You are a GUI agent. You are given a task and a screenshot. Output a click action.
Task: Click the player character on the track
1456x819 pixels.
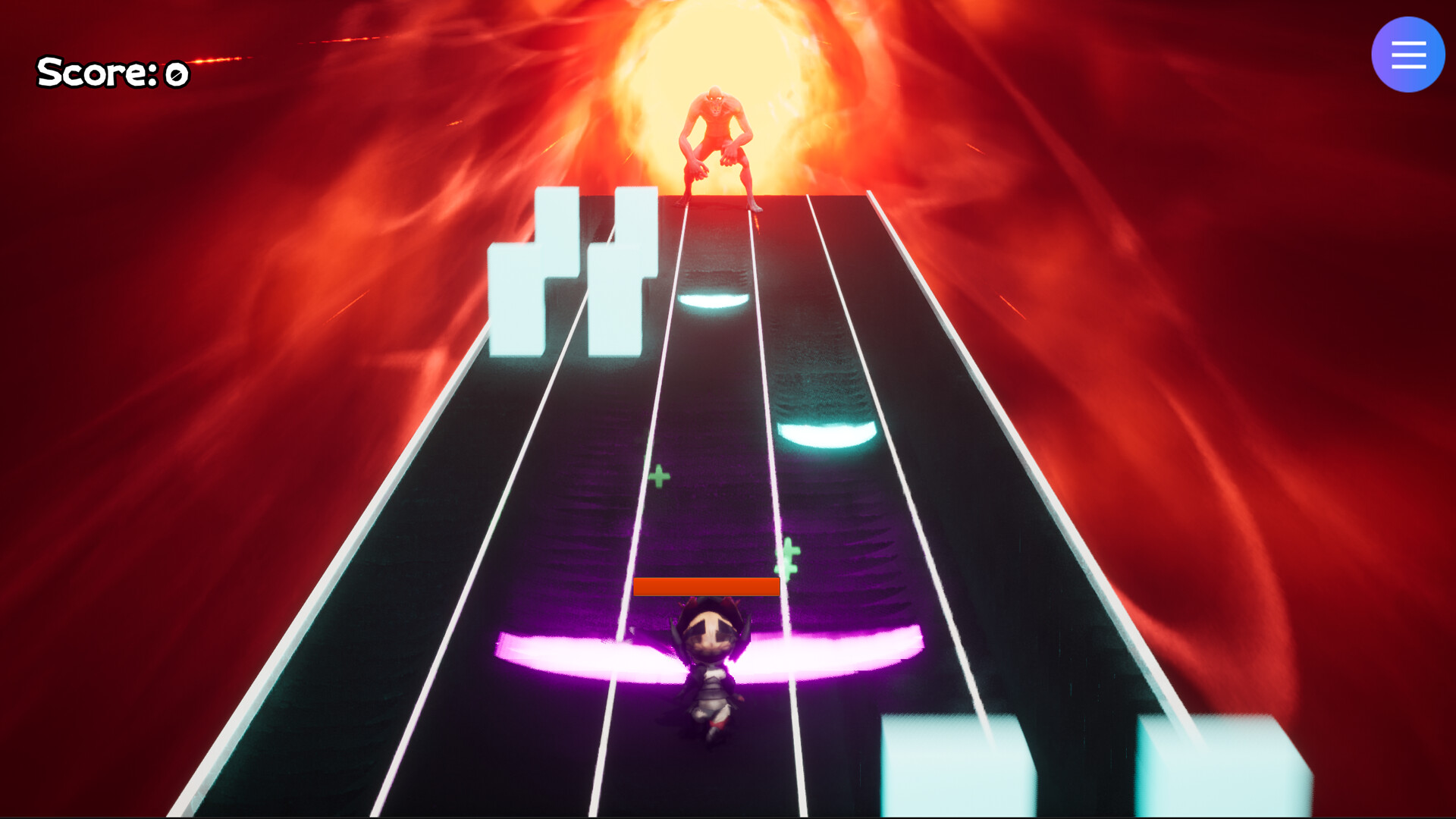709,667
